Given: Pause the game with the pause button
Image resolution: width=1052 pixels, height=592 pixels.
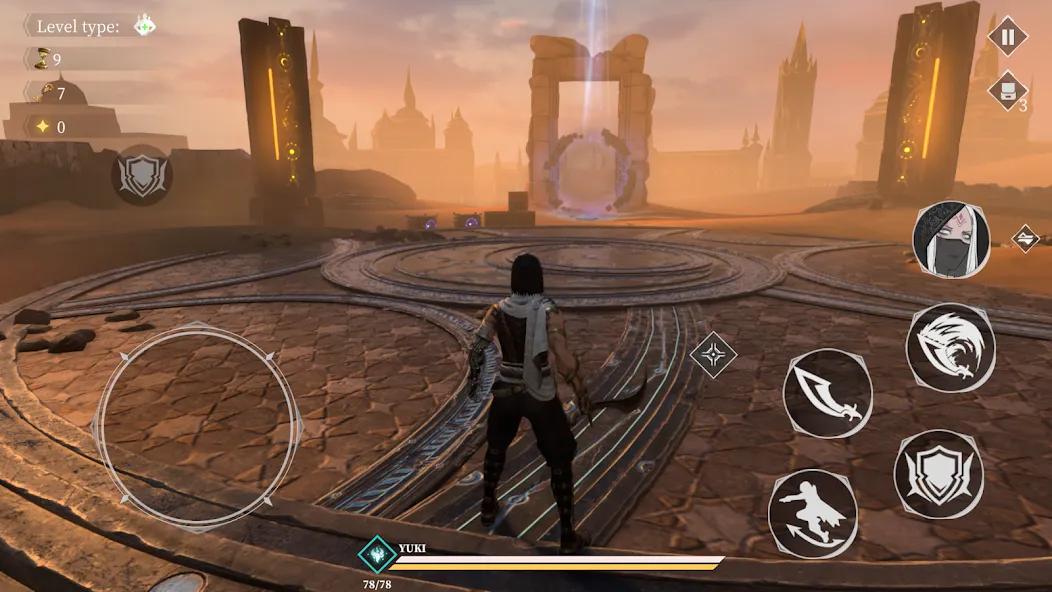Looking at the screenshot, I should click(x=1007, y=38).
